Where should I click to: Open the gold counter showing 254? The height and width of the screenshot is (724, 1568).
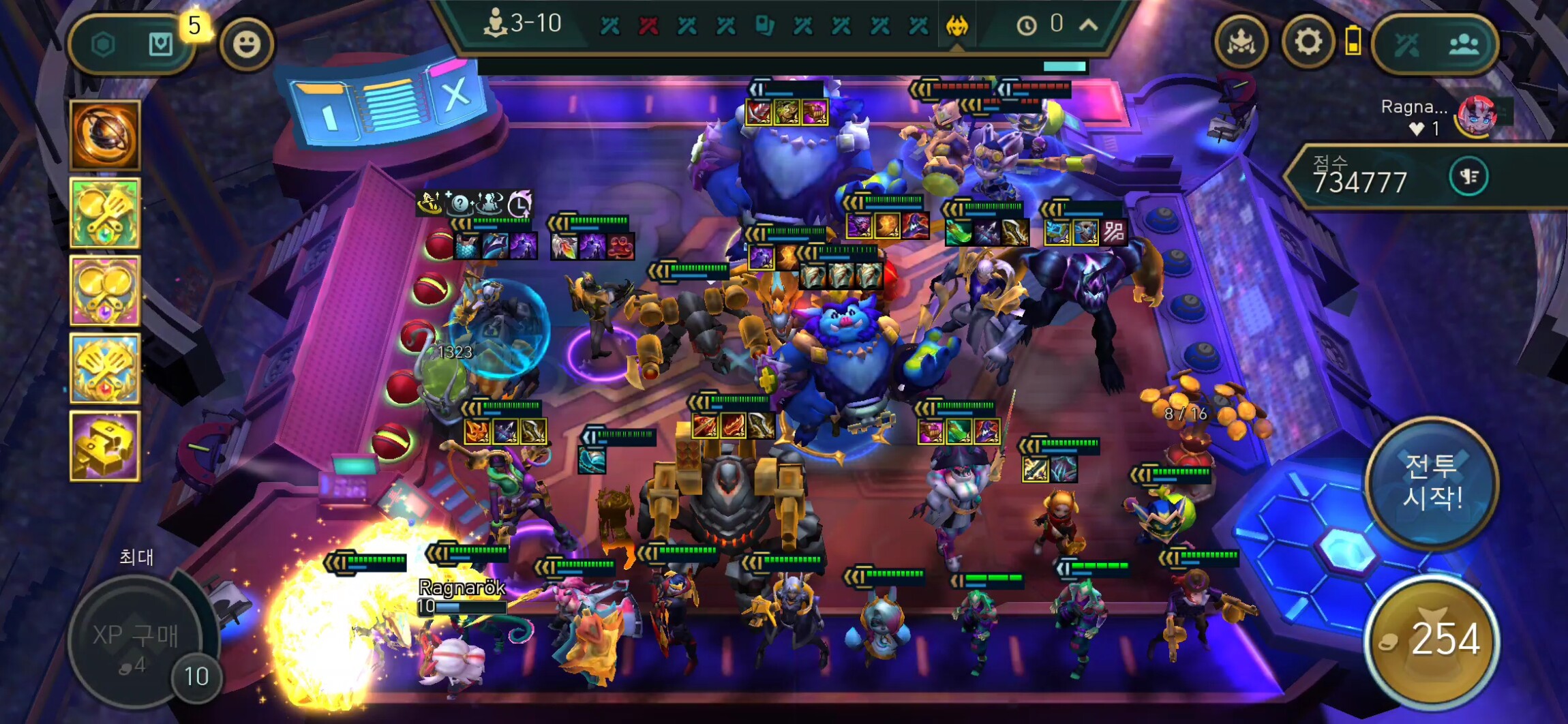(x=1433, y=639)
